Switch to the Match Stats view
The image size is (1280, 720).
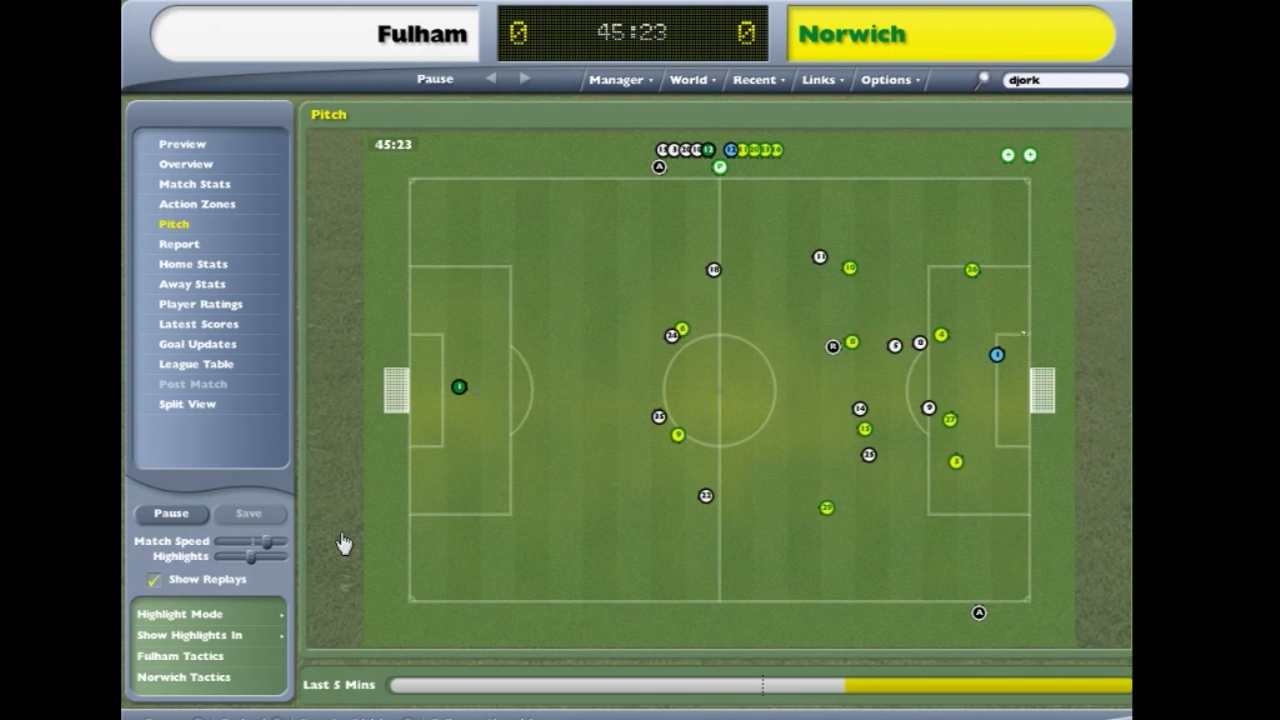click(x=194, y=184)
